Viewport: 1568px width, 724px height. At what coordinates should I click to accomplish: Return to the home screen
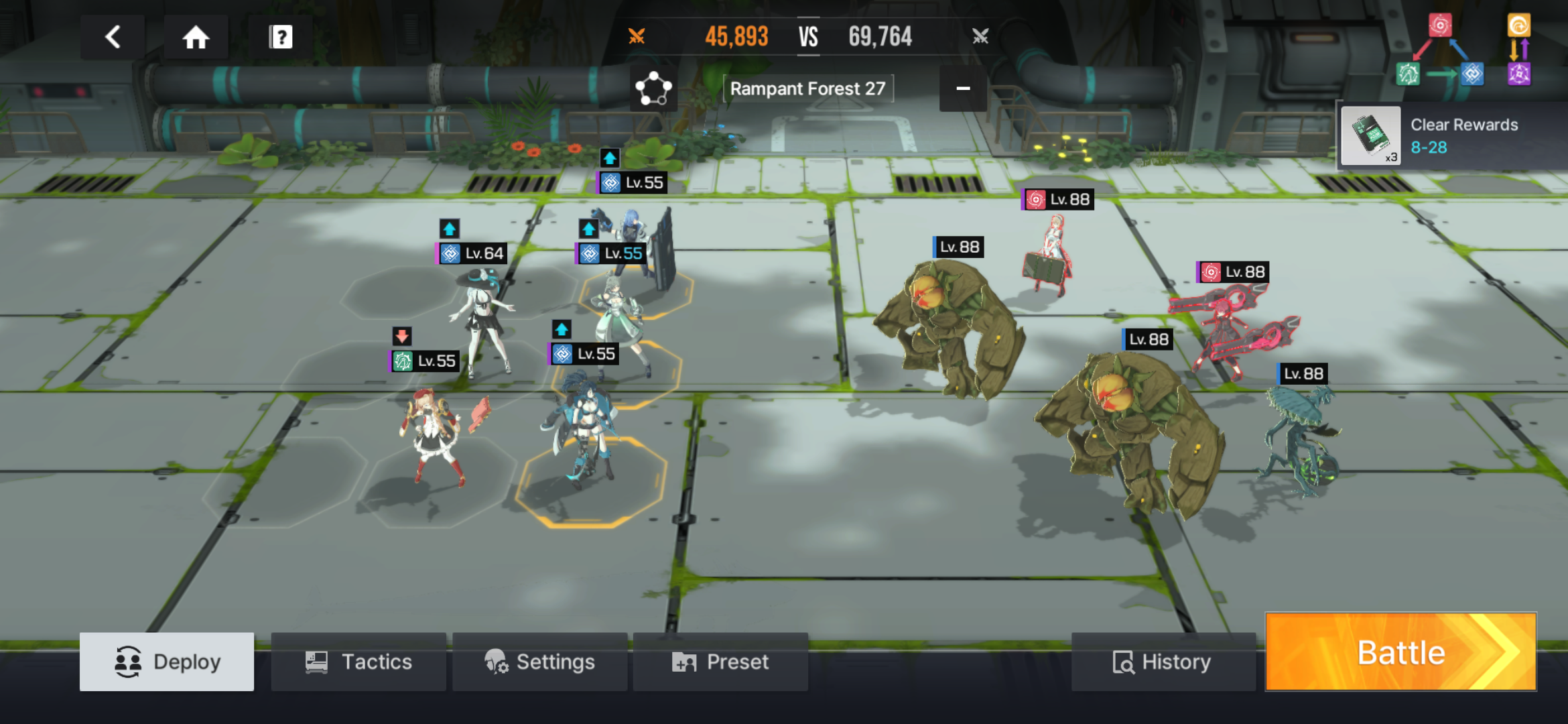click(x=196, y=37)
